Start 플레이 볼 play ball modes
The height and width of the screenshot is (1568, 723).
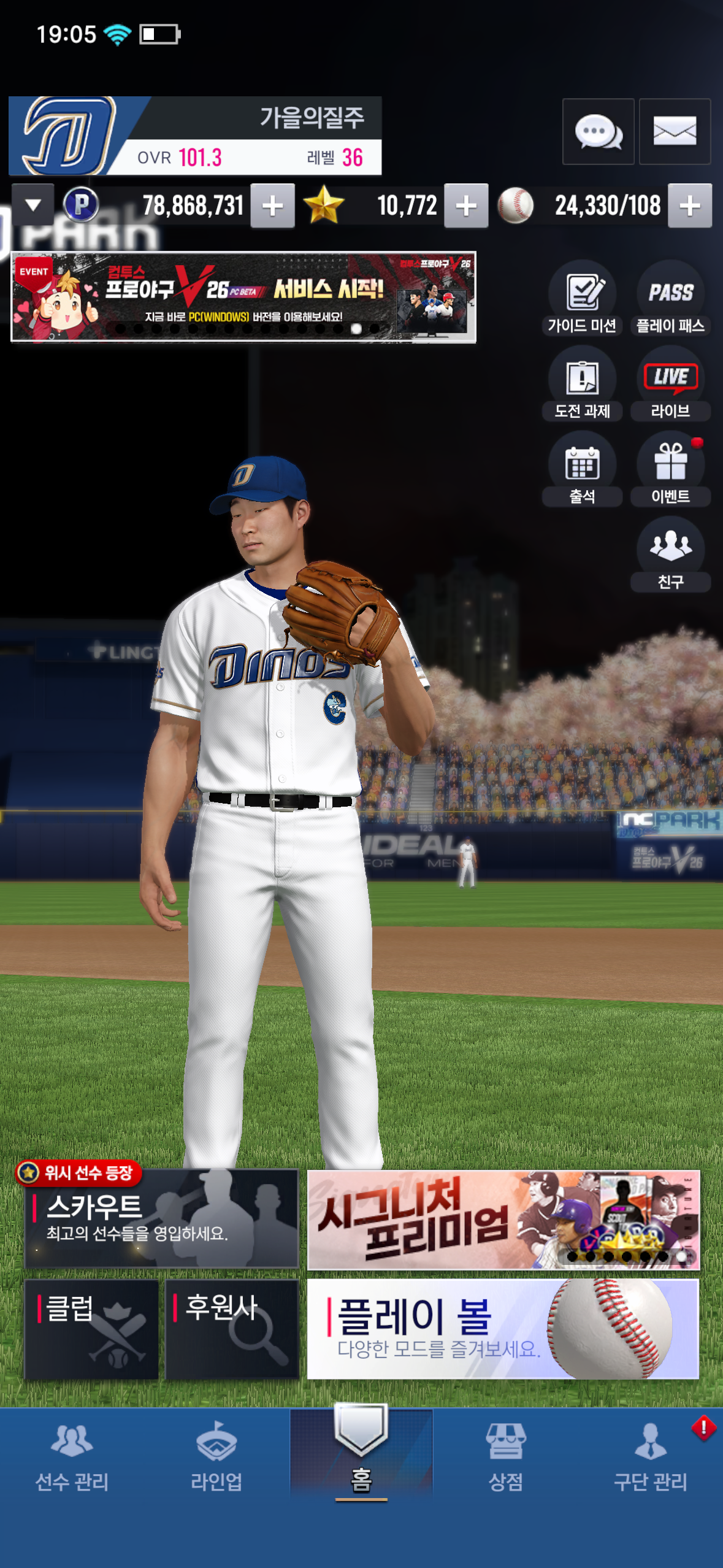[503, 1329]
